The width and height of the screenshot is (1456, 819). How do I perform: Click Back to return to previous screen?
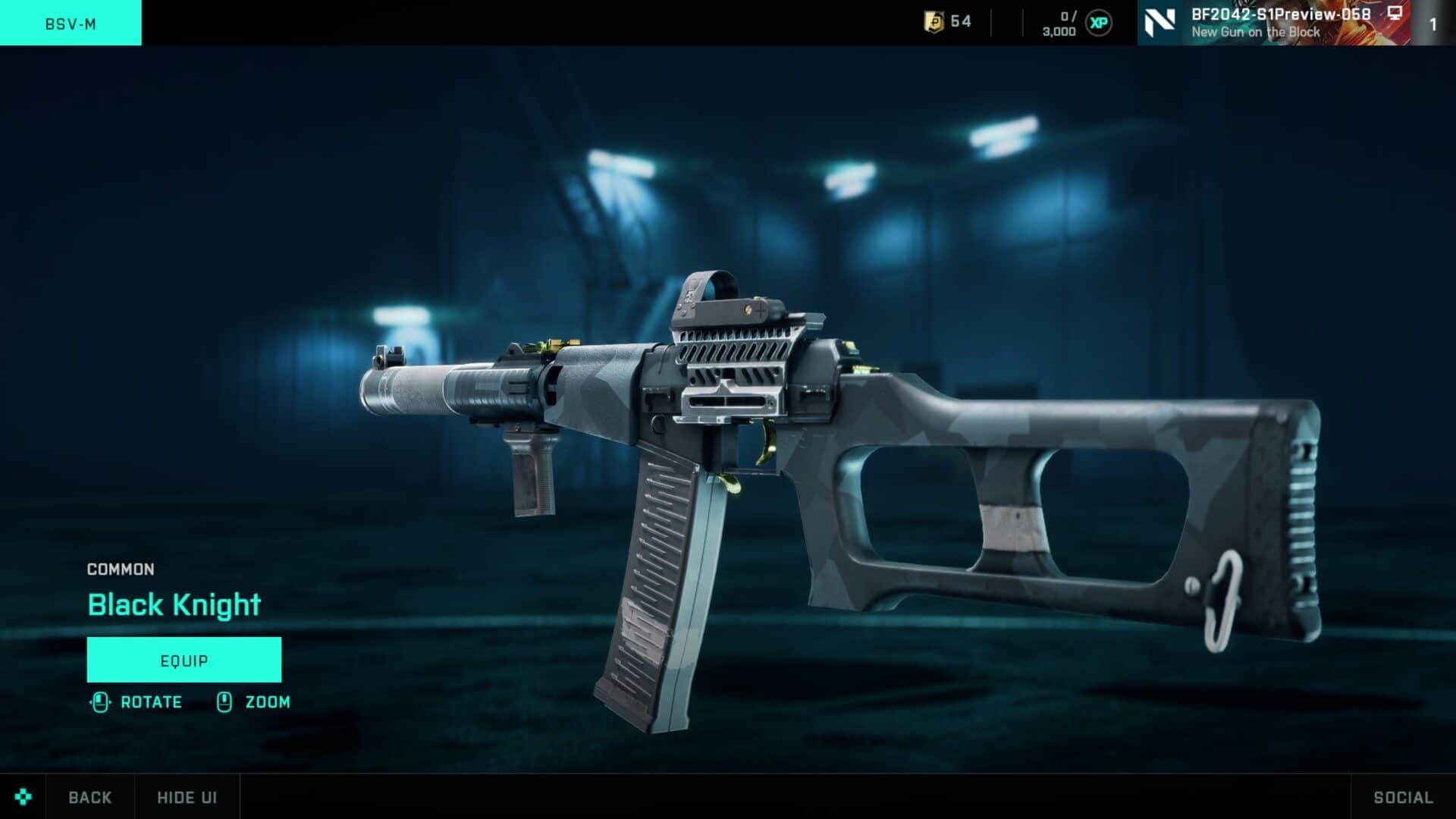(x=89, y=797)
